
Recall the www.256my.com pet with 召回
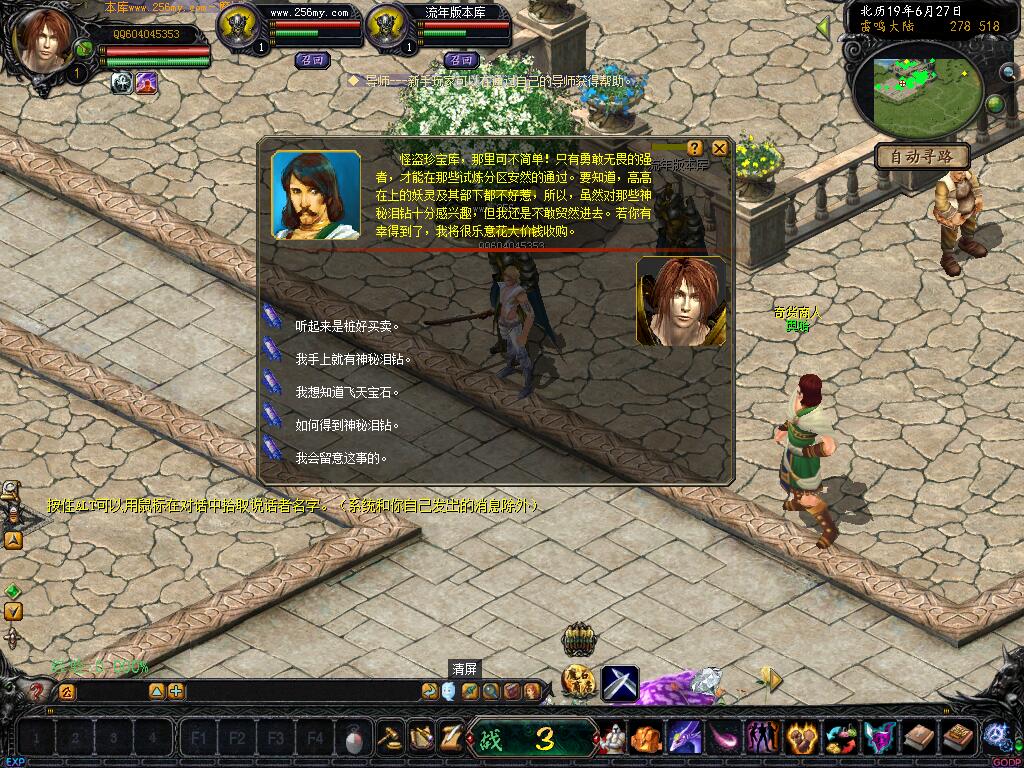(x=312, y=60)
